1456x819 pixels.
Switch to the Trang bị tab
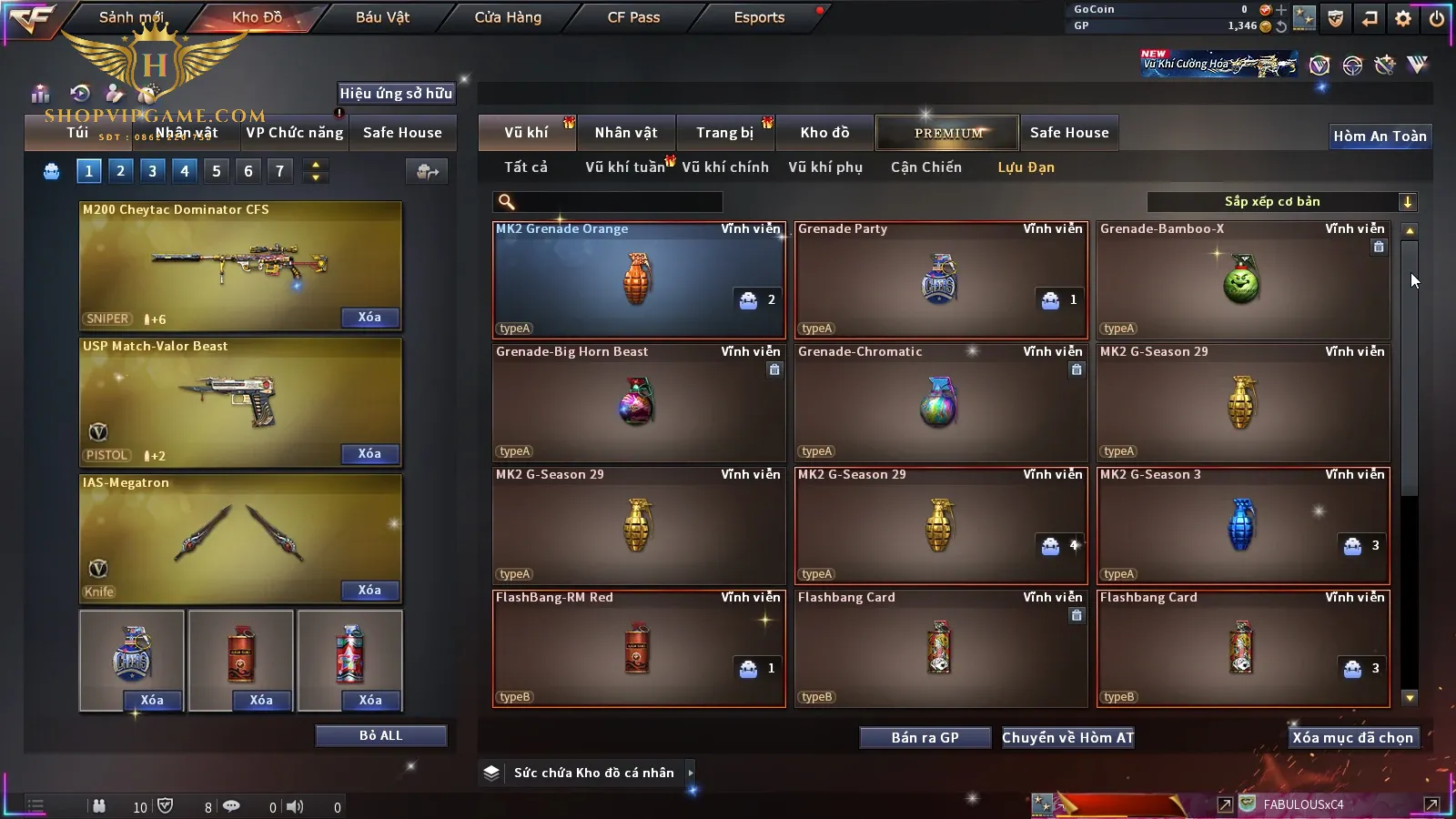[724, 133]
